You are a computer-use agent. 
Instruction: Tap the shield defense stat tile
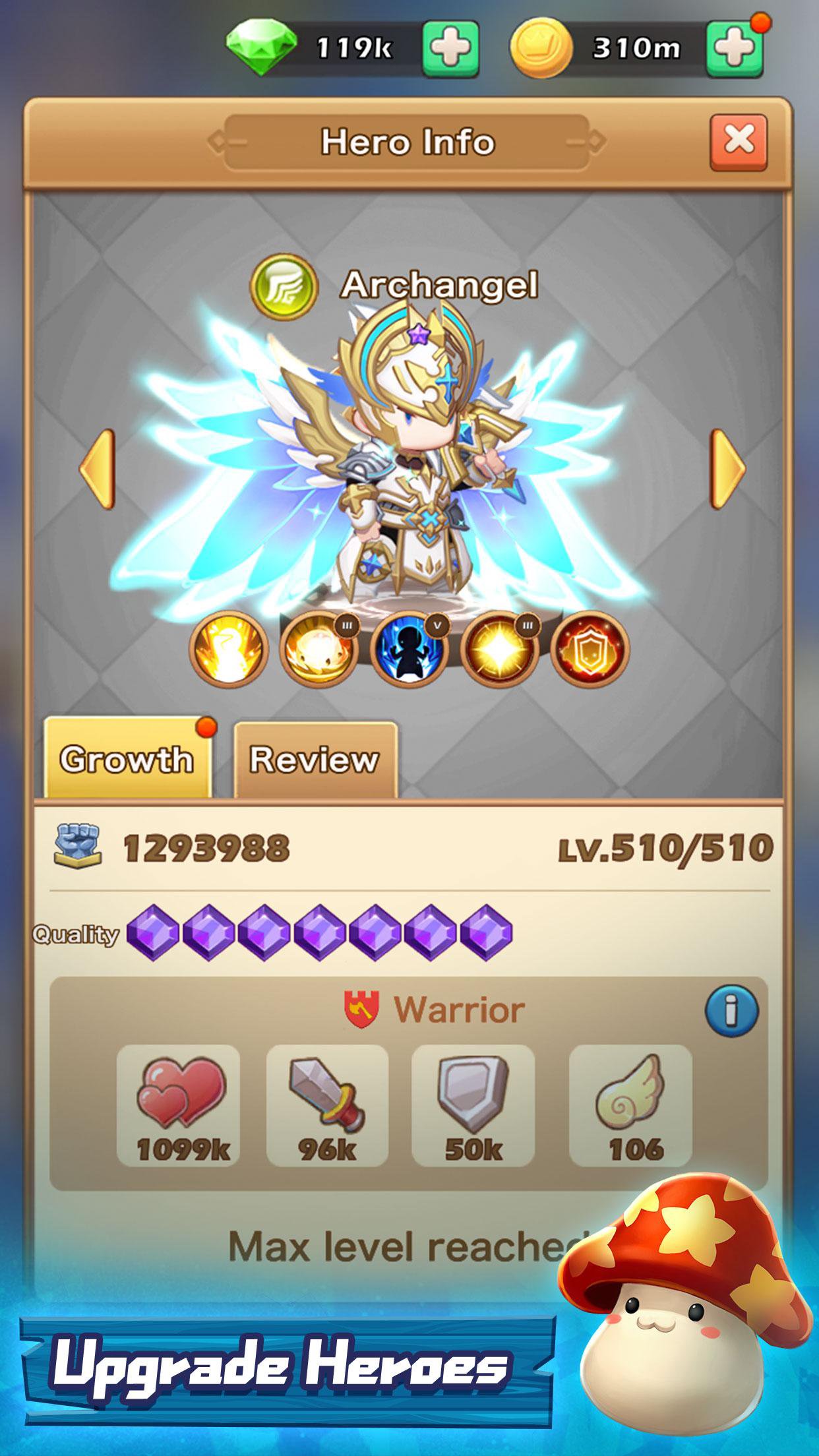473,1107
